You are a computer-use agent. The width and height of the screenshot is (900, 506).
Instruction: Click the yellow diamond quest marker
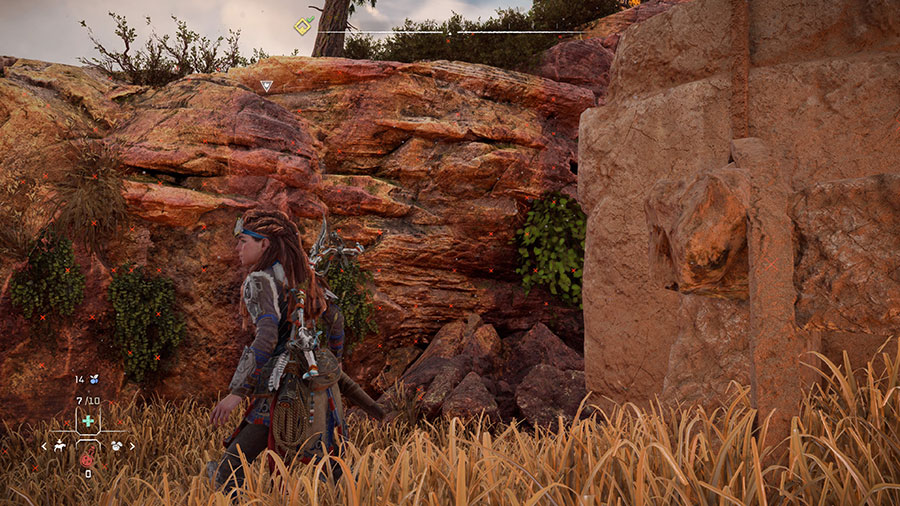tap(301, 26)
